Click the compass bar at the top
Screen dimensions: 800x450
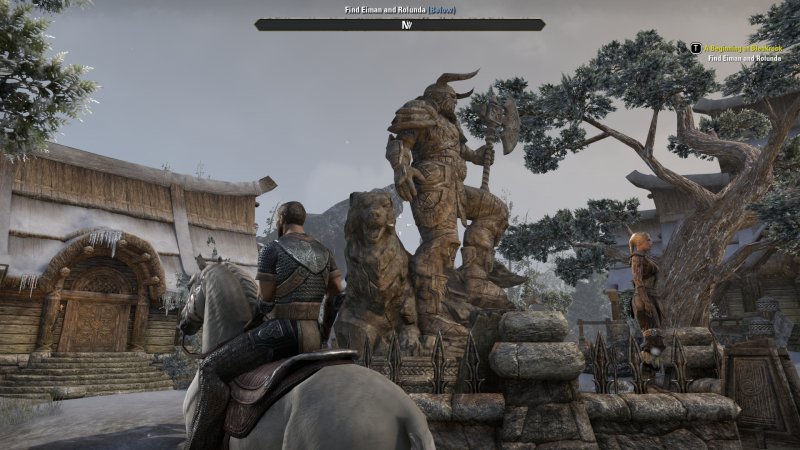[x=400, y=24]
